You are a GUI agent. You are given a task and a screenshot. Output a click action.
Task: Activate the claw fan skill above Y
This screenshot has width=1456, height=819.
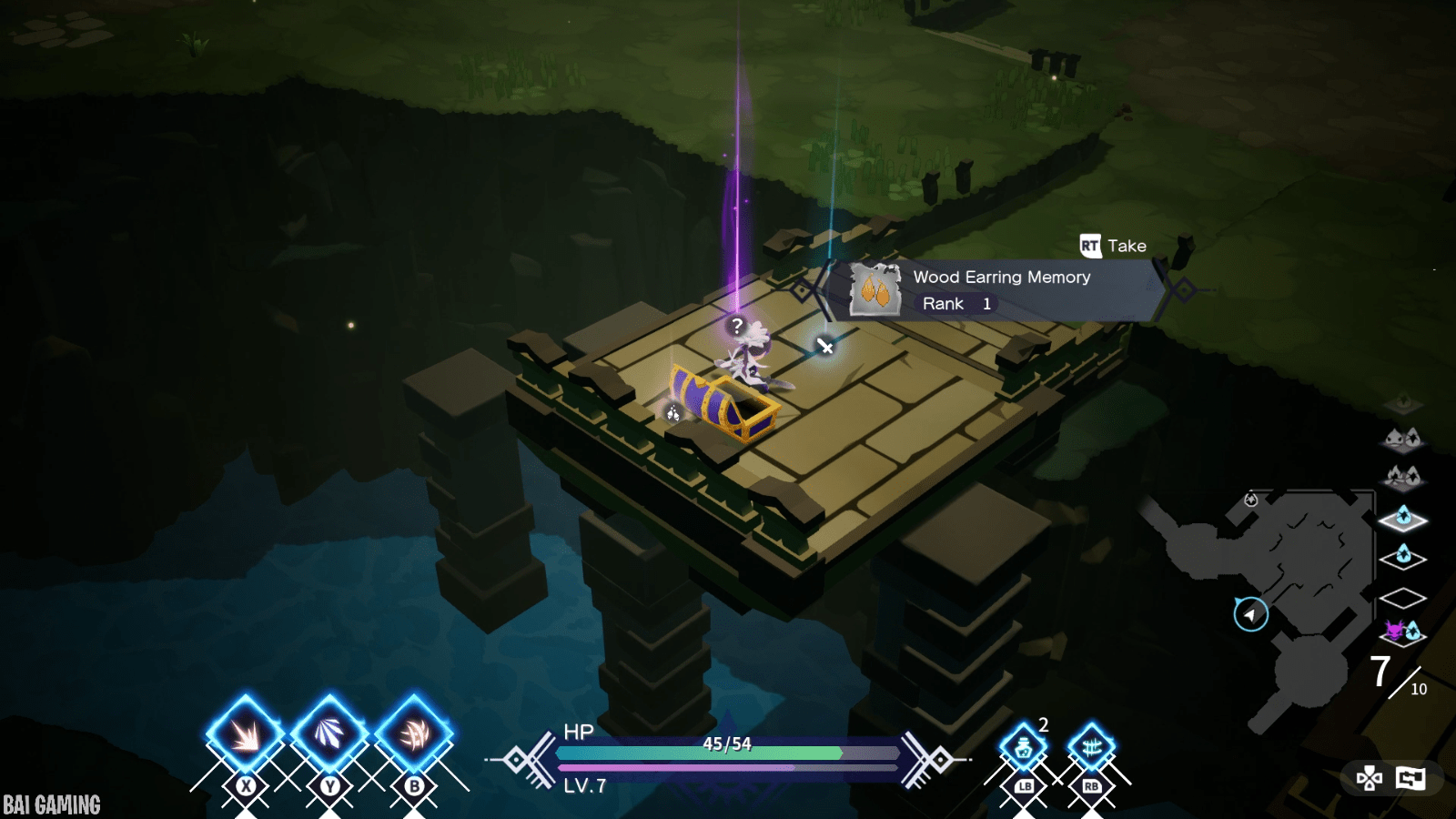tap(329, 733)
